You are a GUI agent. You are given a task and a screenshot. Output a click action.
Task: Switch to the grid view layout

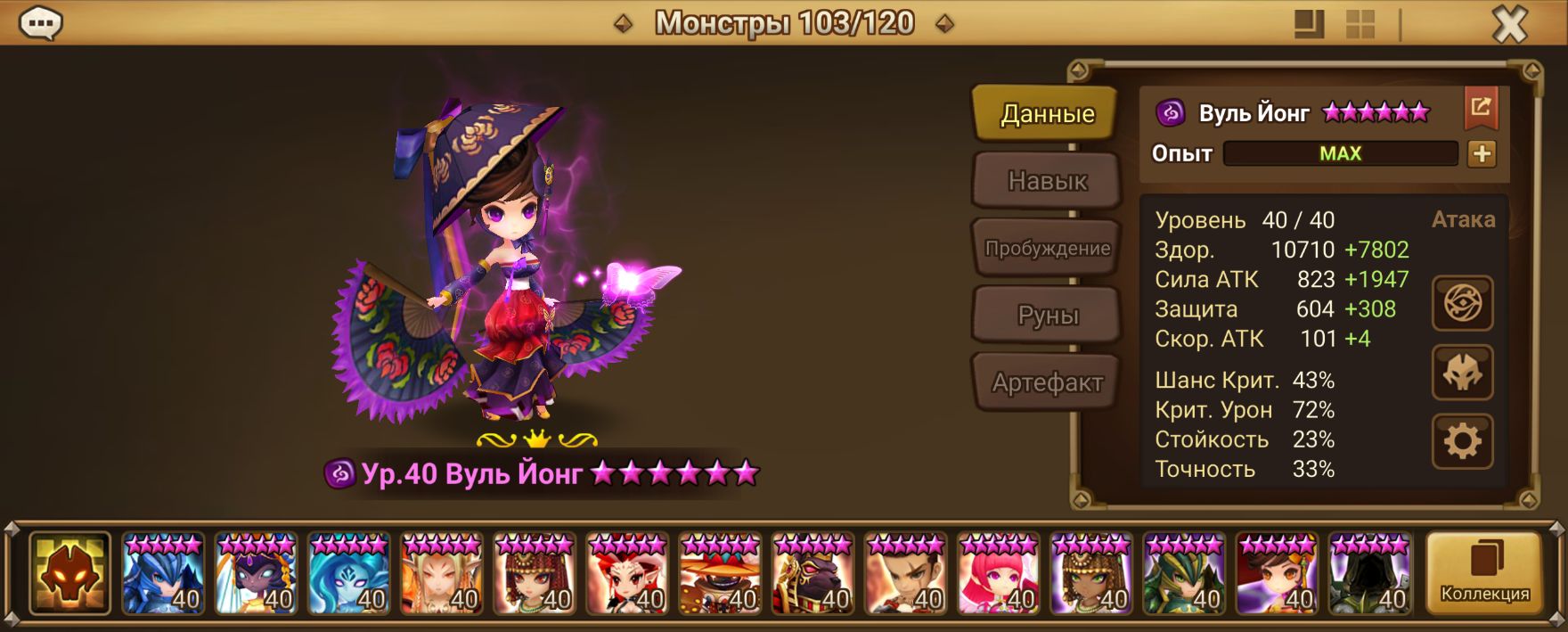pos(1360,25)
